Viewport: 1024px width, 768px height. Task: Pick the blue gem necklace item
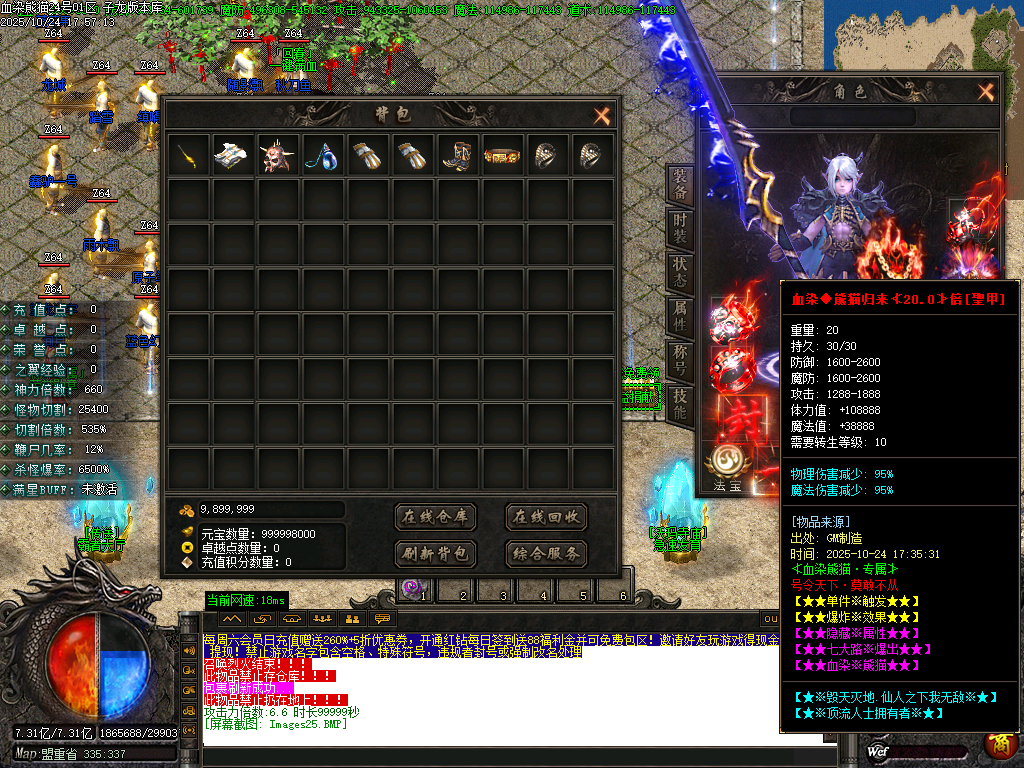coord(323,155)
